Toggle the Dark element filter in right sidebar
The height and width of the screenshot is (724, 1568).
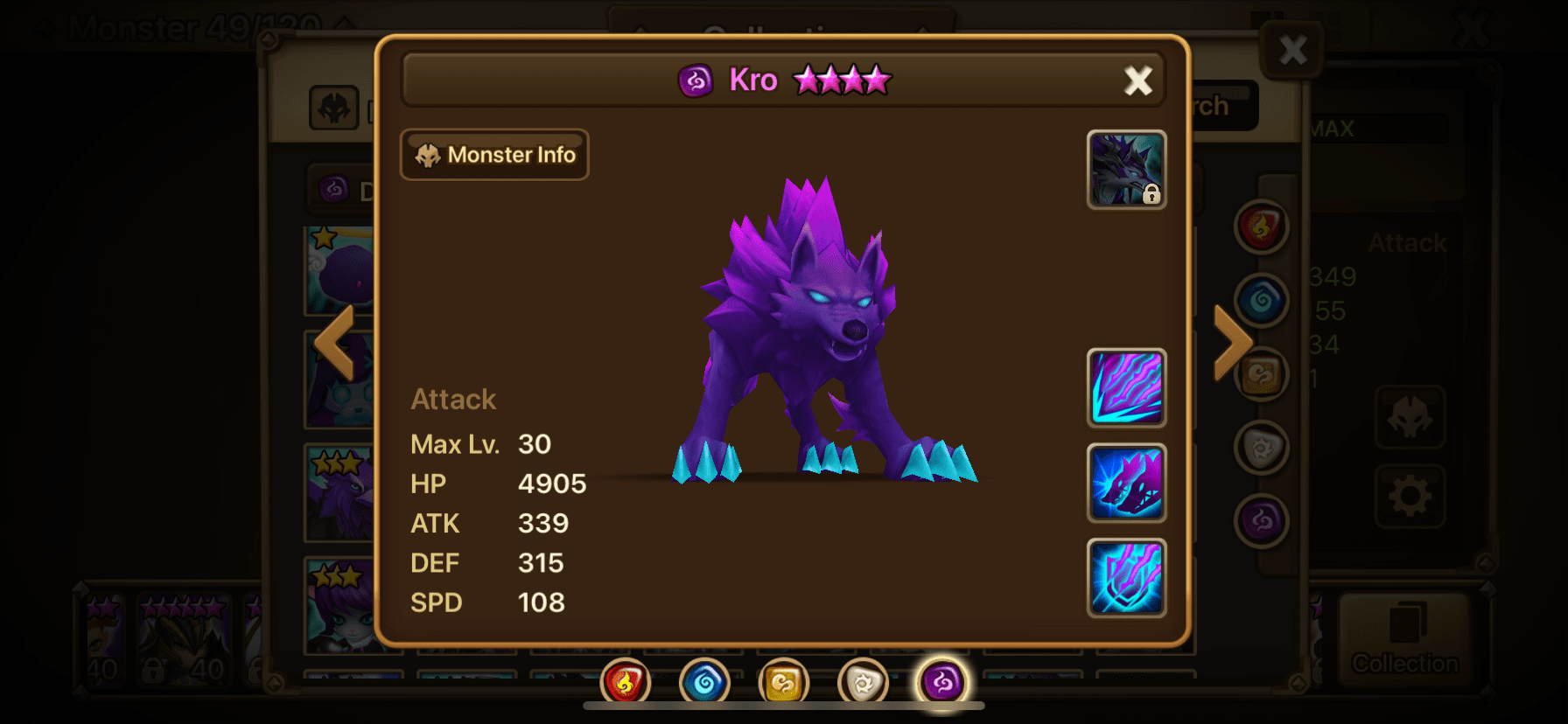click(1262, 519)
